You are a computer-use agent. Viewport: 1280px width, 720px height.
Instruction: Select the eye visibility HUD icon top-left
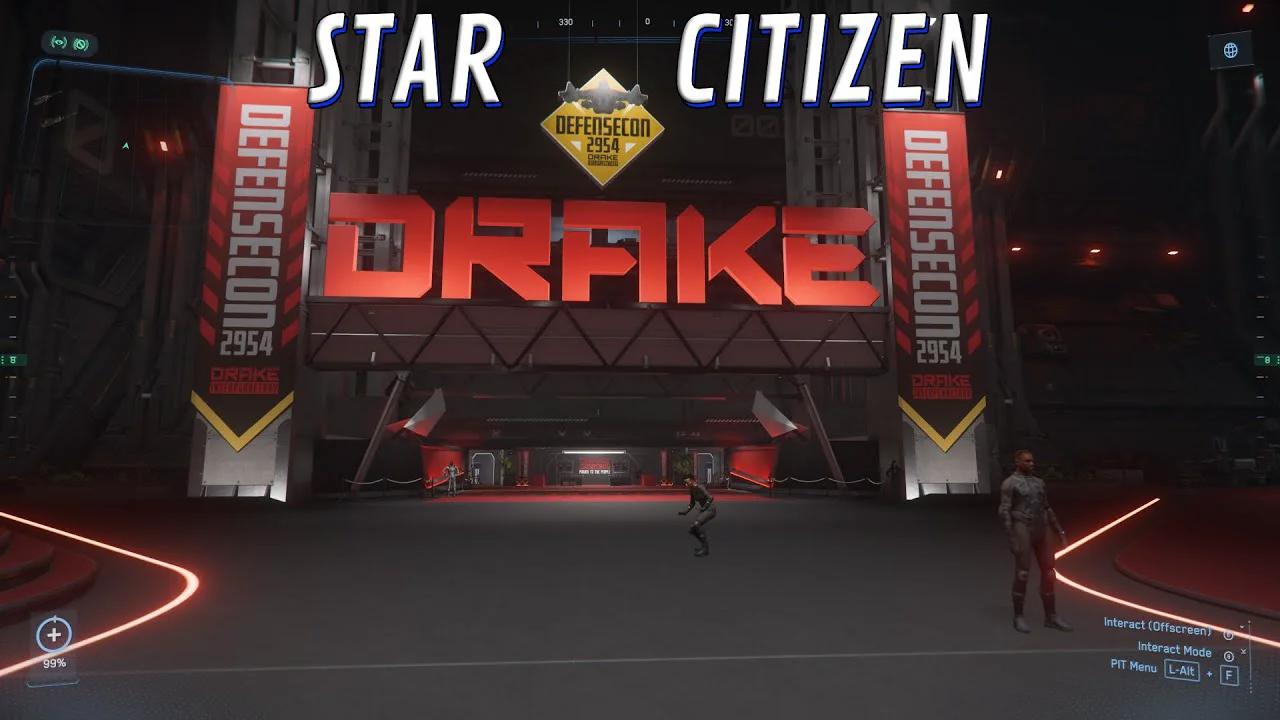[x=58, y=42]
